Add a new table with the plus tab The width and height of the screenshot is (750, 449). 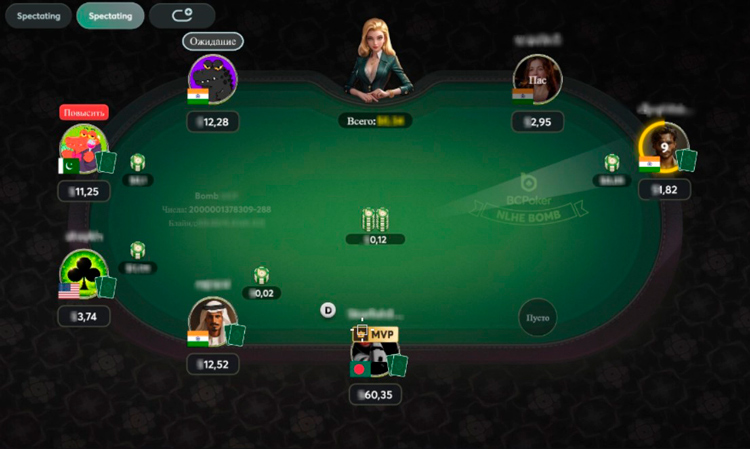click(x=182, y=16)
